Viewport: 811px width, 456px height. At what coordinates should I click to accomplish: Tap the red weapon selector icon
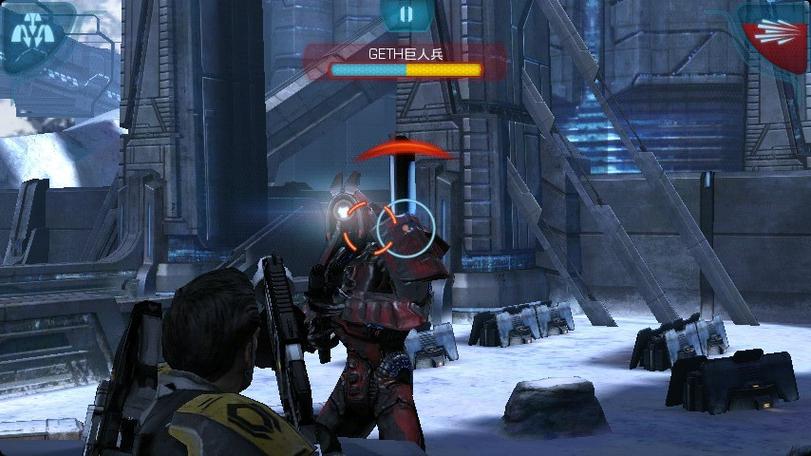click(x=776, y=36)
